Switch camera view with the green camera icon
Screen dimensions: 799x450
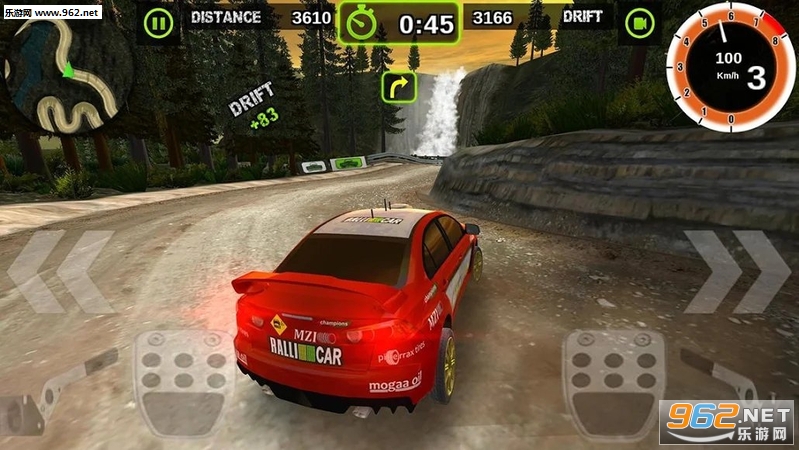(637, 22)
